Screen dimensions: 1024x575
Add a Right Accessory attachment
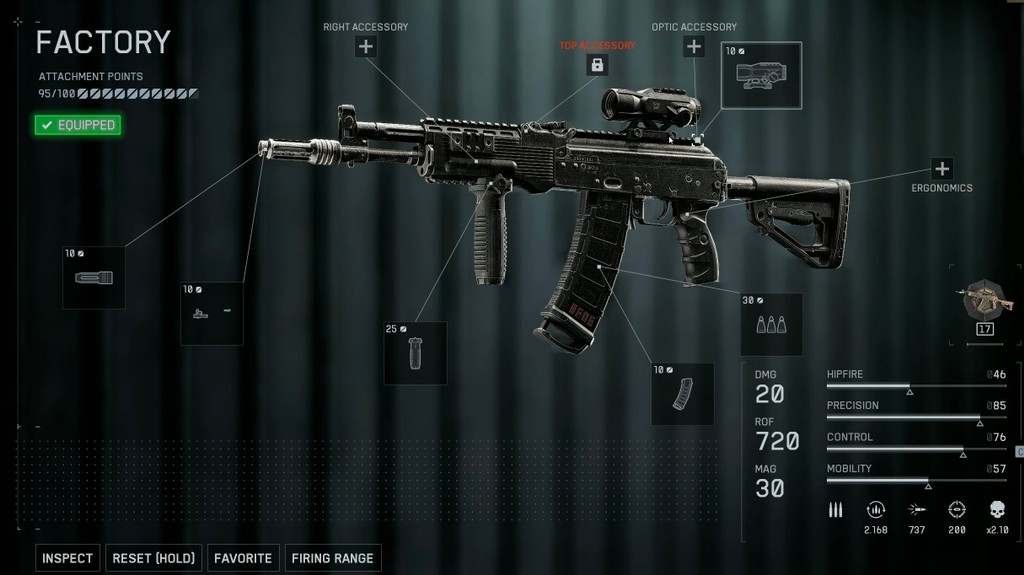365,46
